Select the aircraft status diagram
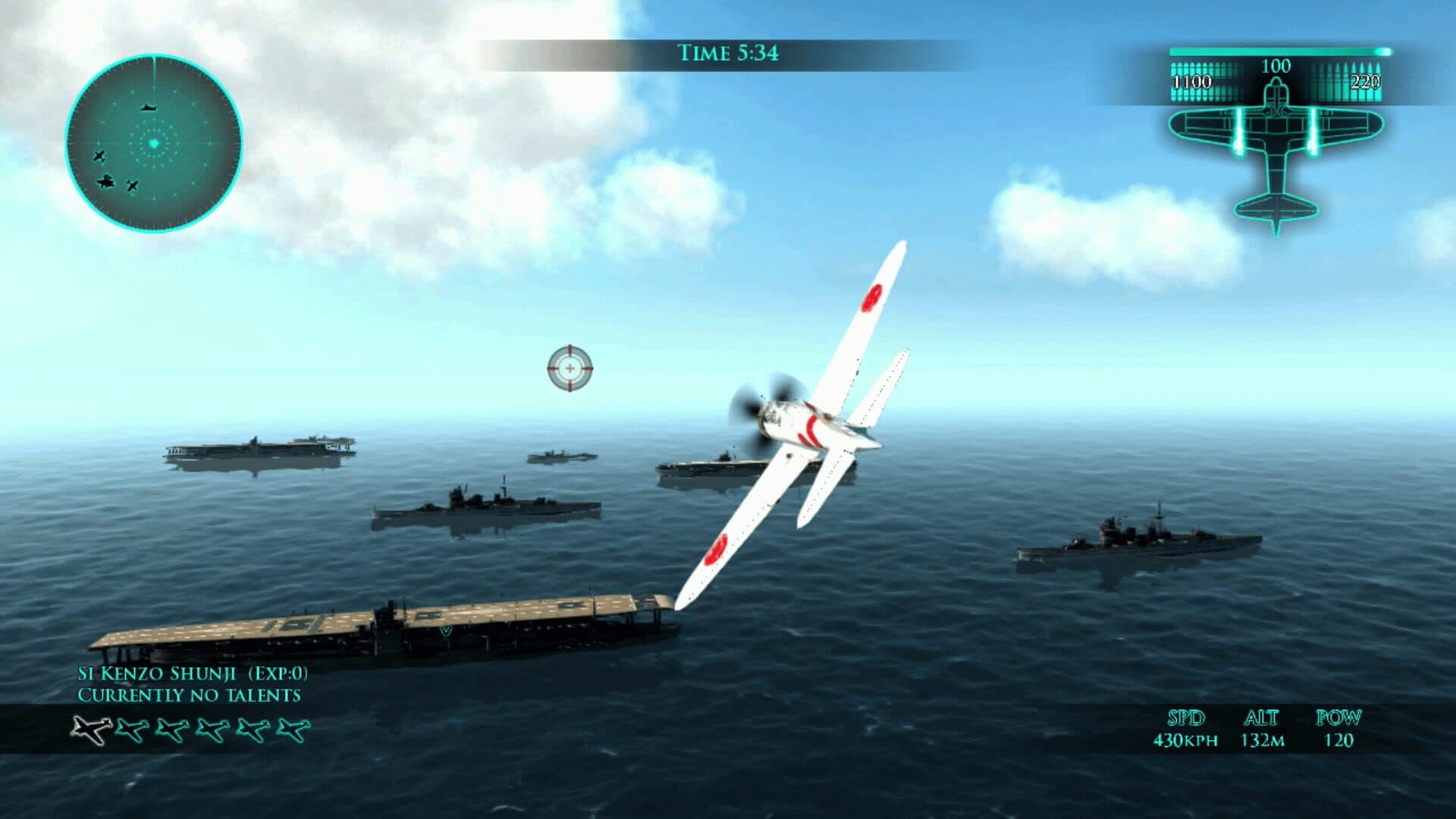Screen dimensions: 1456x819 click(x=1276, y=152)
